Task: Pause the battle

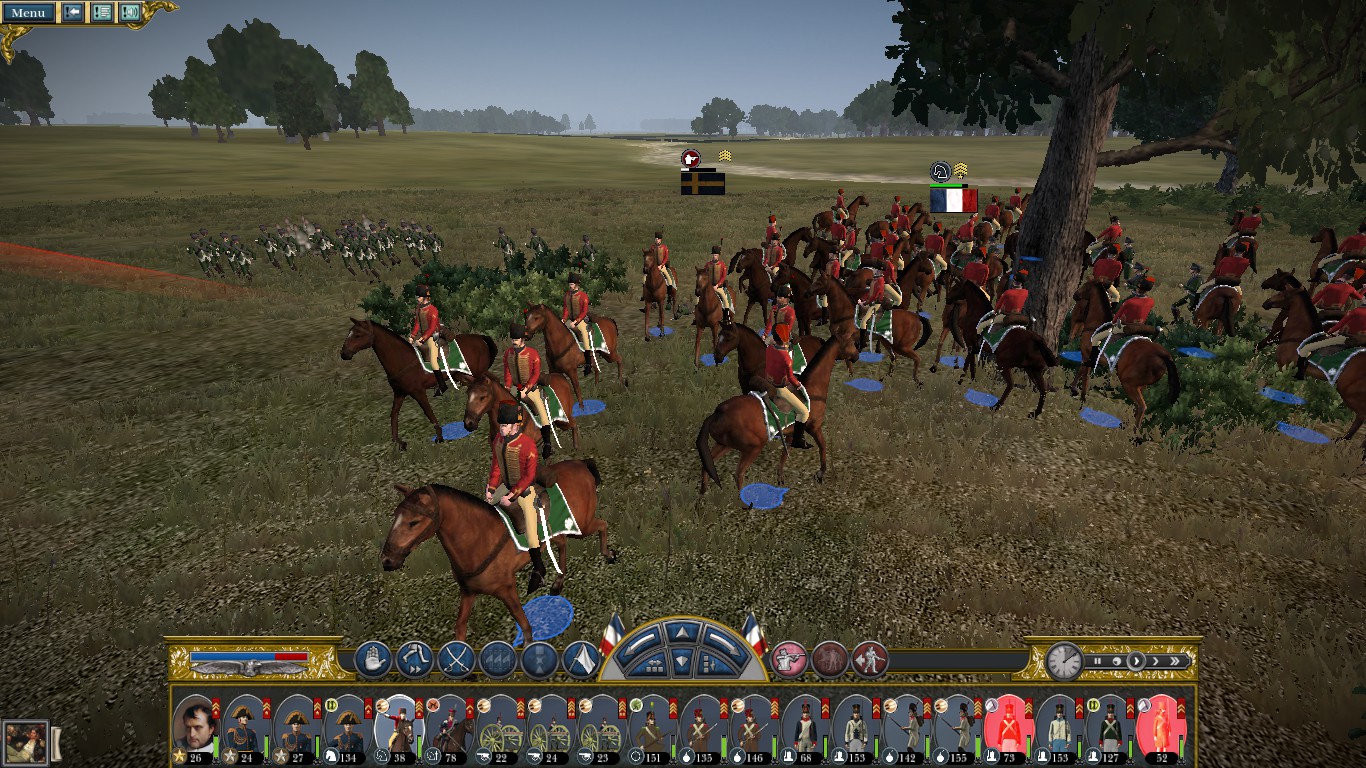Action: click(x=1098, y=661)
